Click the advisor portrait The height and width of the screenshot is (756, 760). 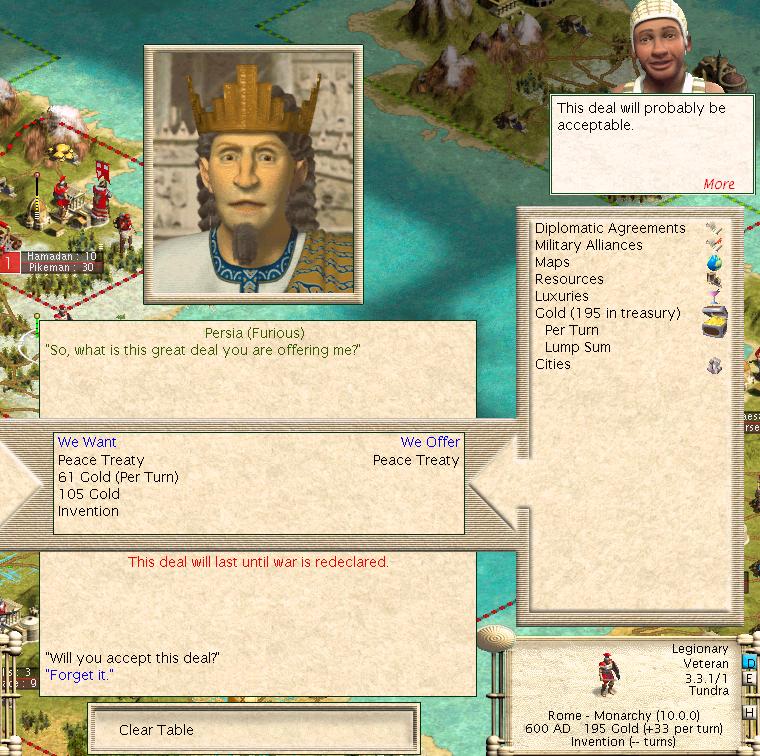point(667,45)
